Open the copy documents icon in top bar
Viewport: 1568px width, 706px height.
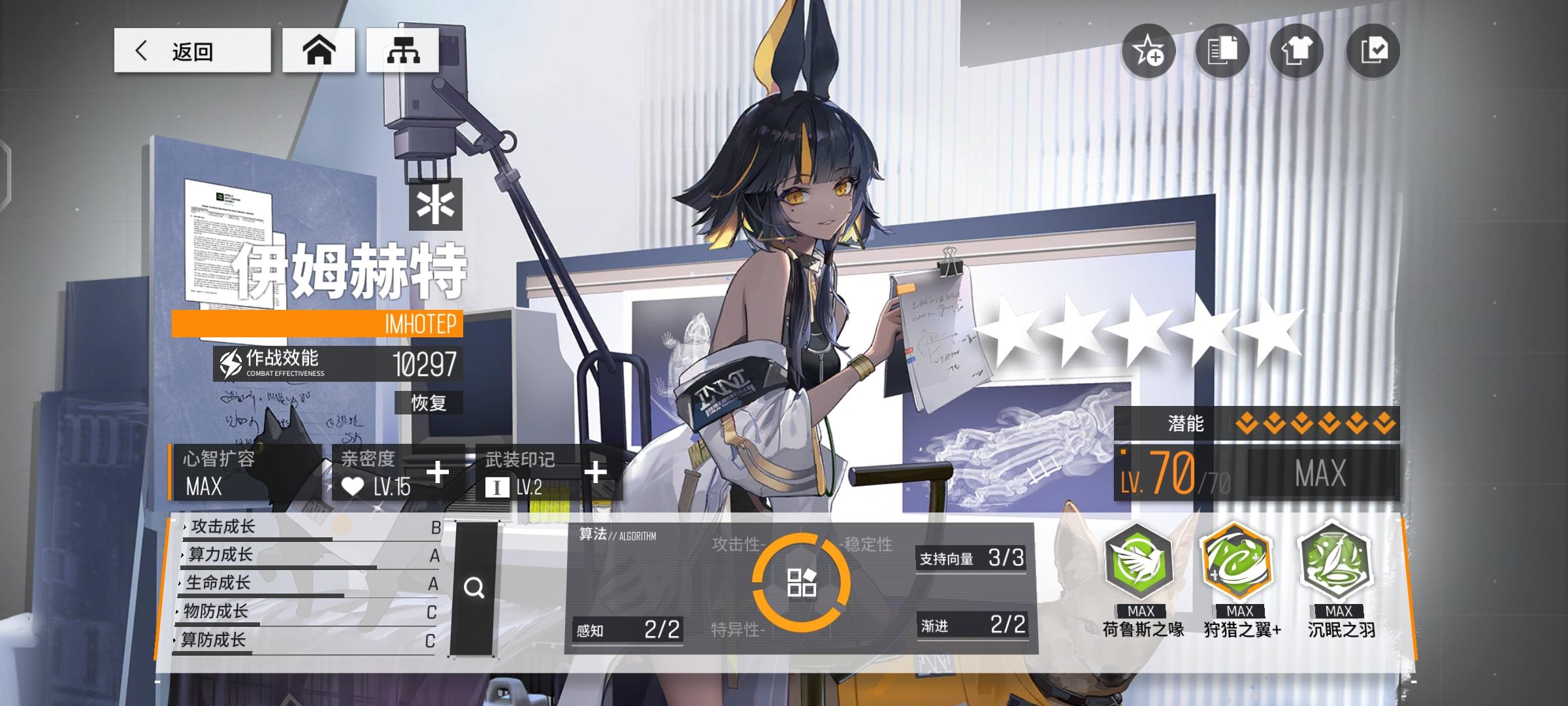tap(1222, 50)
